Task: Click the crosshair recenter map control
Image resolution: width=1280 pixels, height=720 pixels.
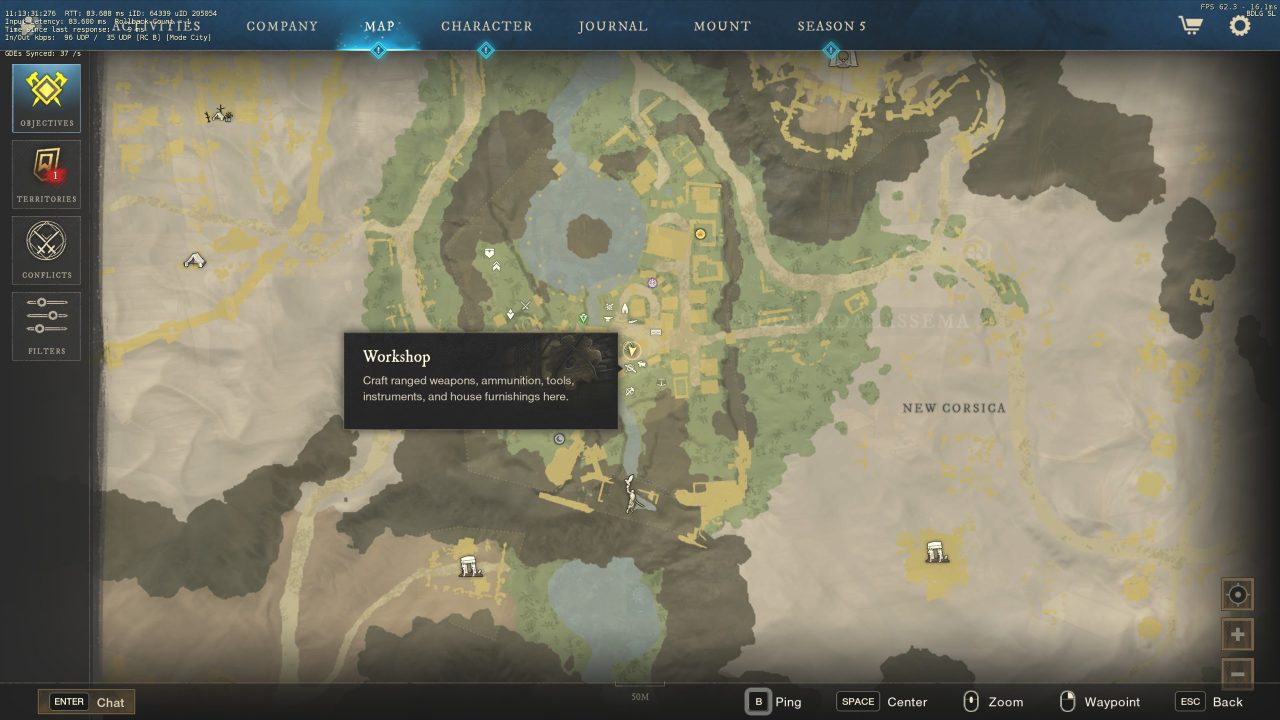Action: [1237, 594]
